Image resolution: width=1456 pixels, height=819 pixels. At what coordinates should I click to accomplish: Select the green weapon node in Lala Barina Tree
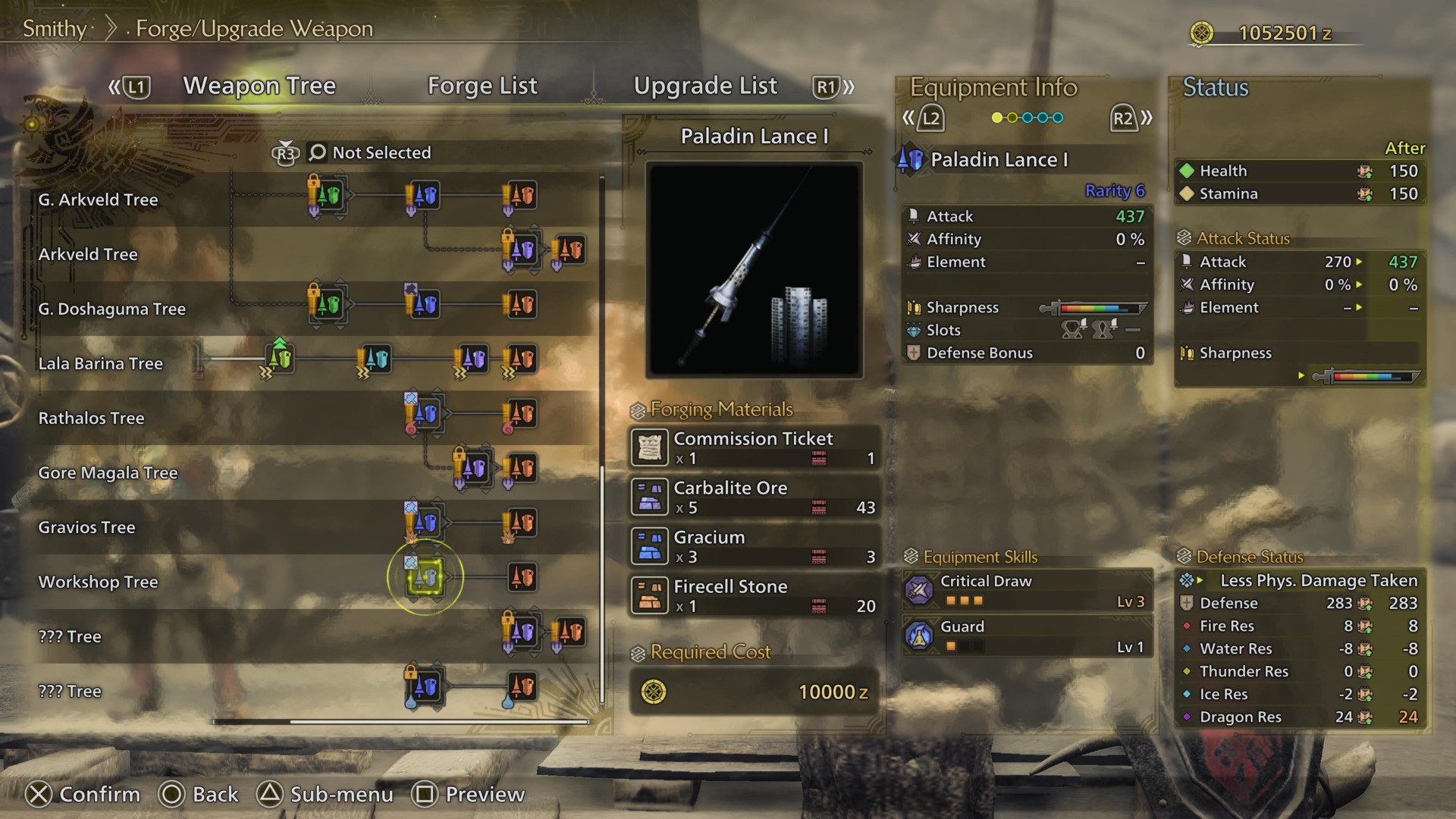click(279, 358)
